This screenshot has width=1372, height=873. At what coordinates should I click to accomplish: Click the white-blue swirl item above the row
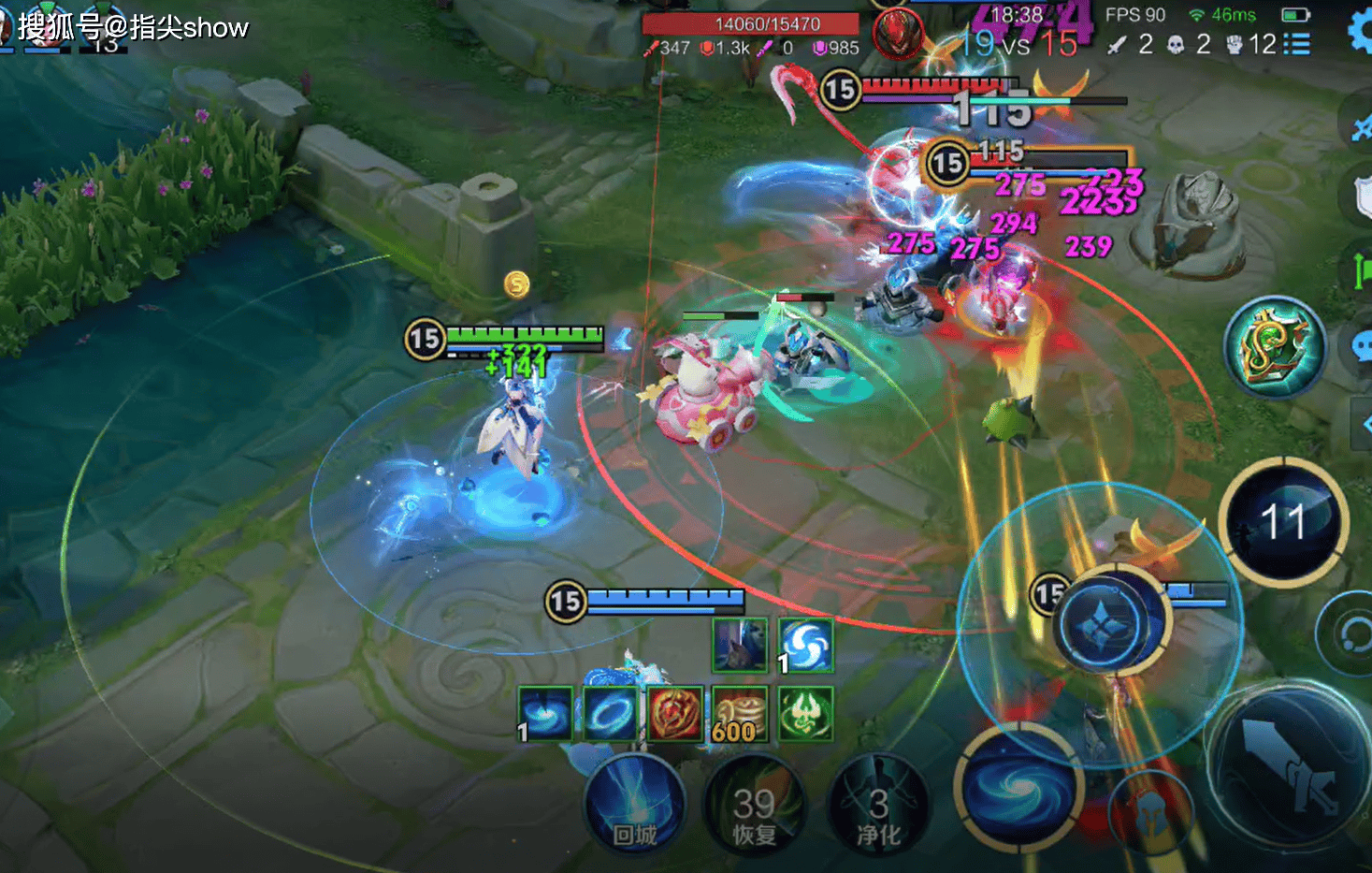[x=804, y=645]
